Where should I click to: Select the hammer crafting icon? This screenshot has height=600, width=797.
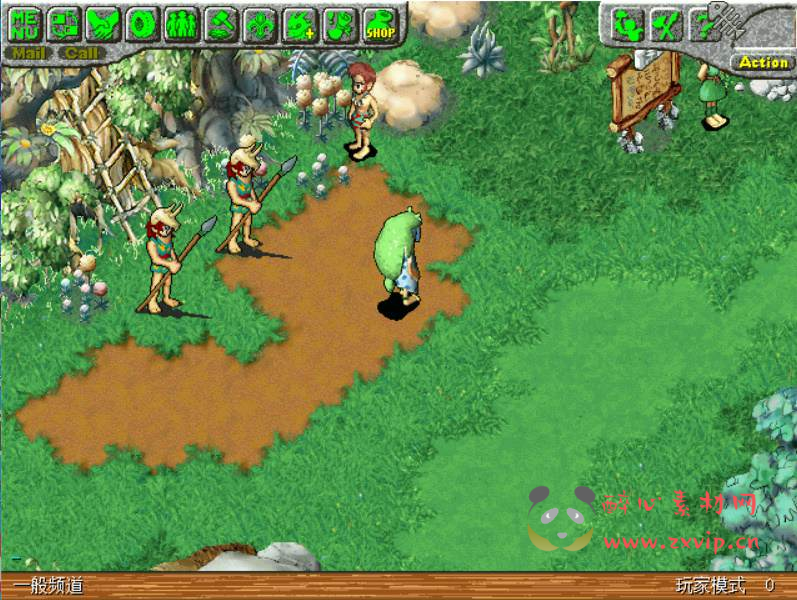click(220, 24)
